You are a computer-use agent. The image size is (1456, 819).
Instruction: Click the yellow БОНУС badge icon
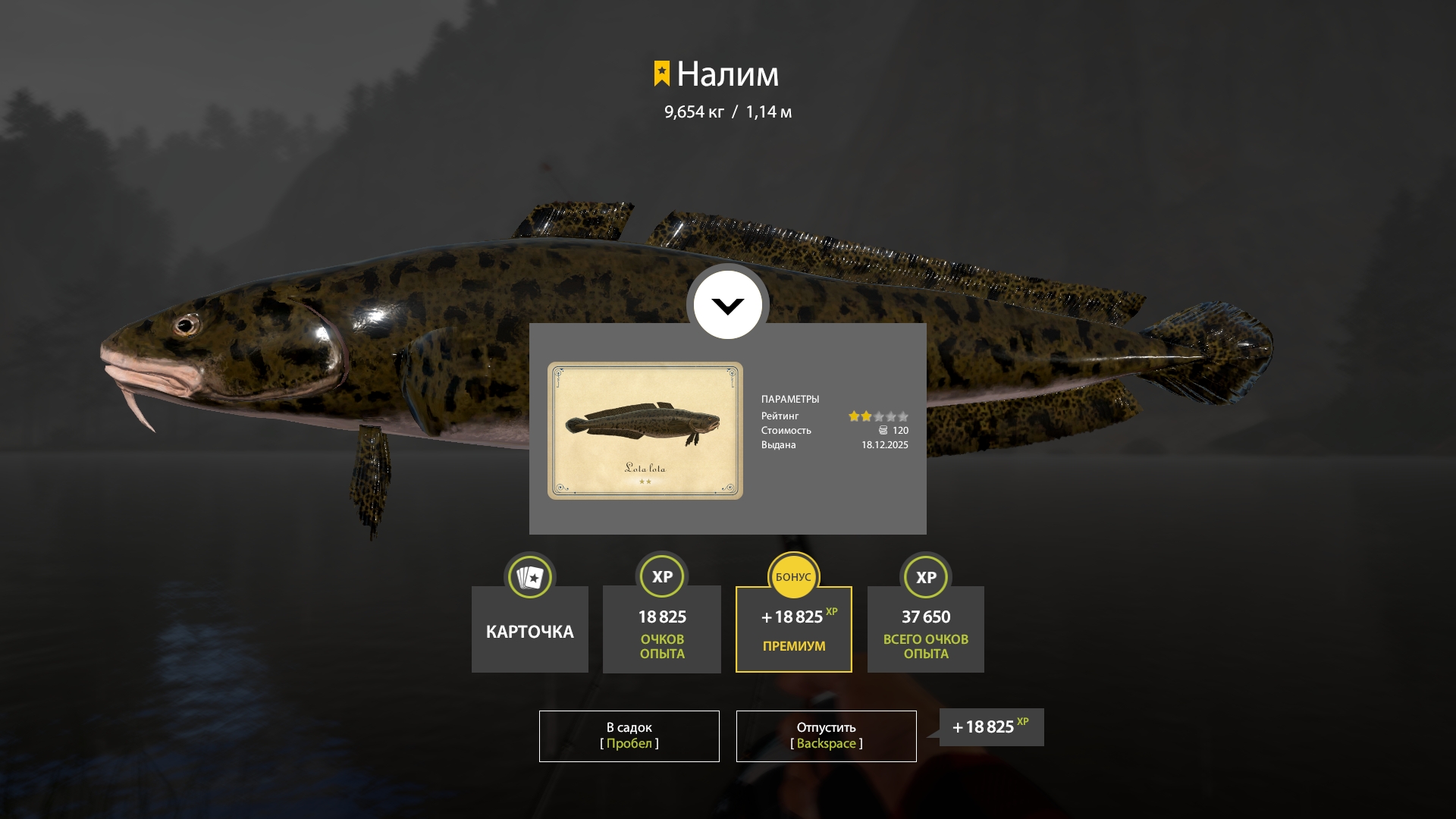(793, 576)
